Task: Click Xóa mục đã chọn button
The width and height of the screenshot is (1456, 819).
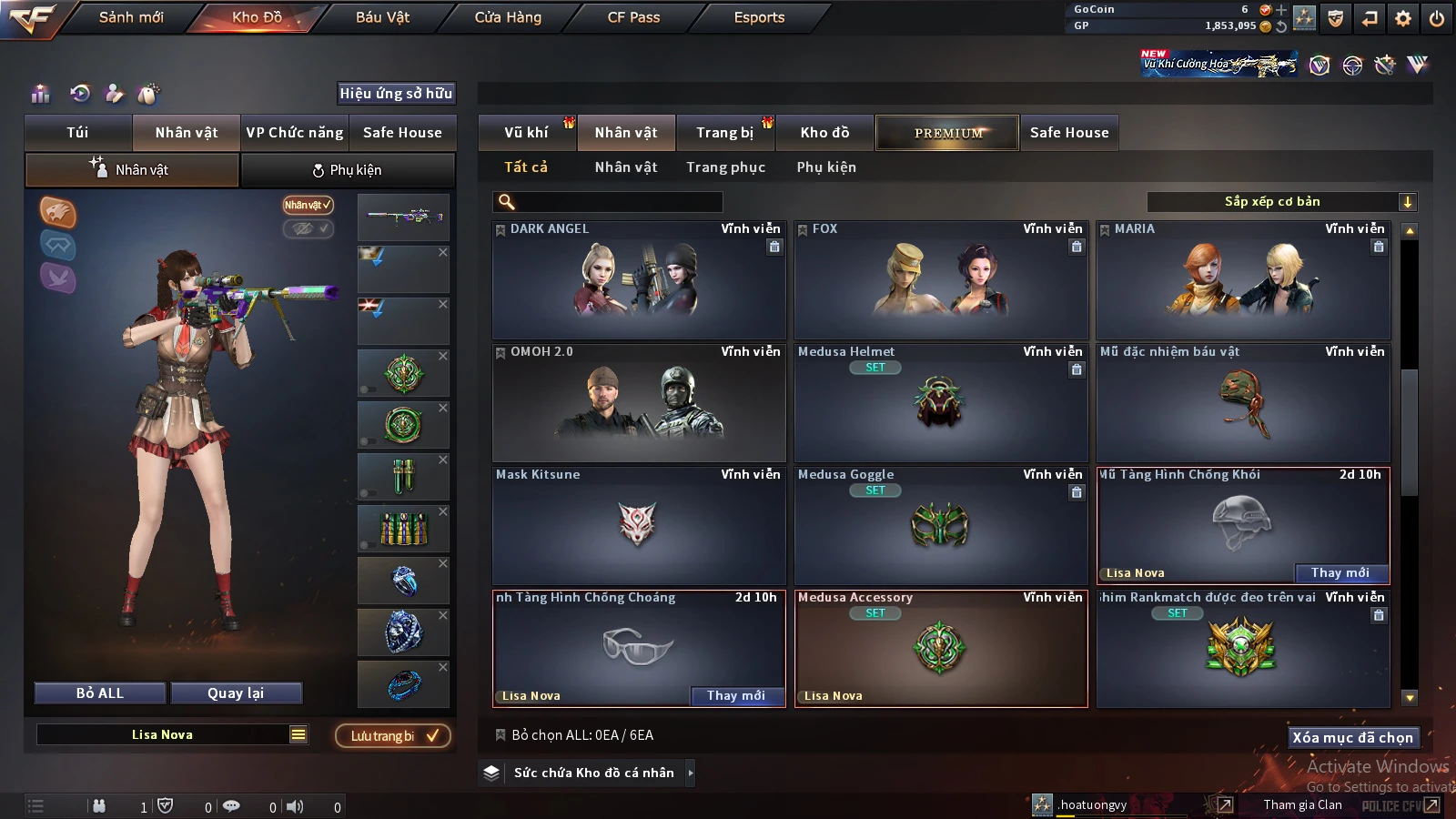Action: pos(1352,737)
